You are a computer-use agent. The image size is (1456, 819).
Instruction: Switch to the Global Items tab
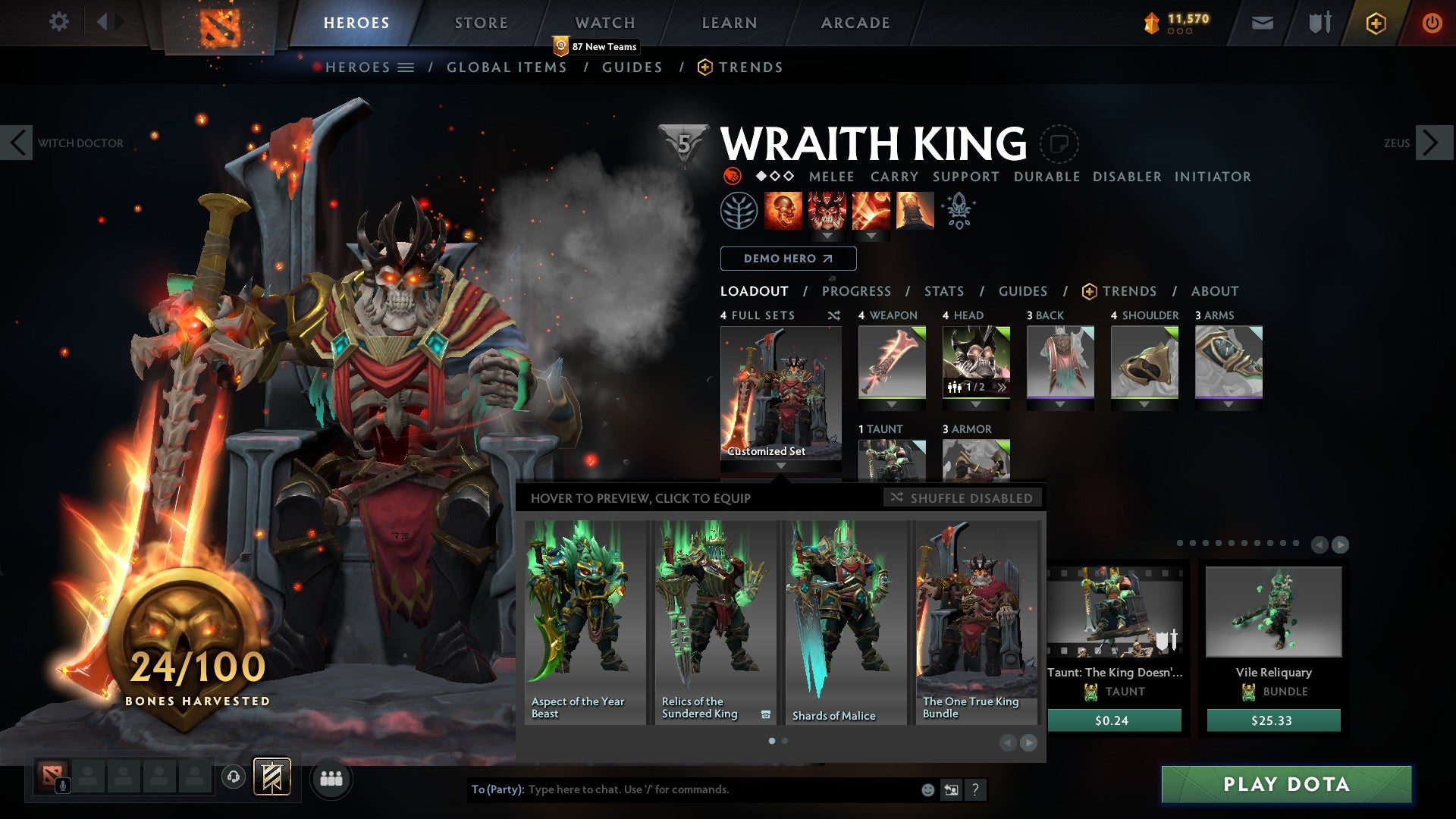click(x=507, y=67)
